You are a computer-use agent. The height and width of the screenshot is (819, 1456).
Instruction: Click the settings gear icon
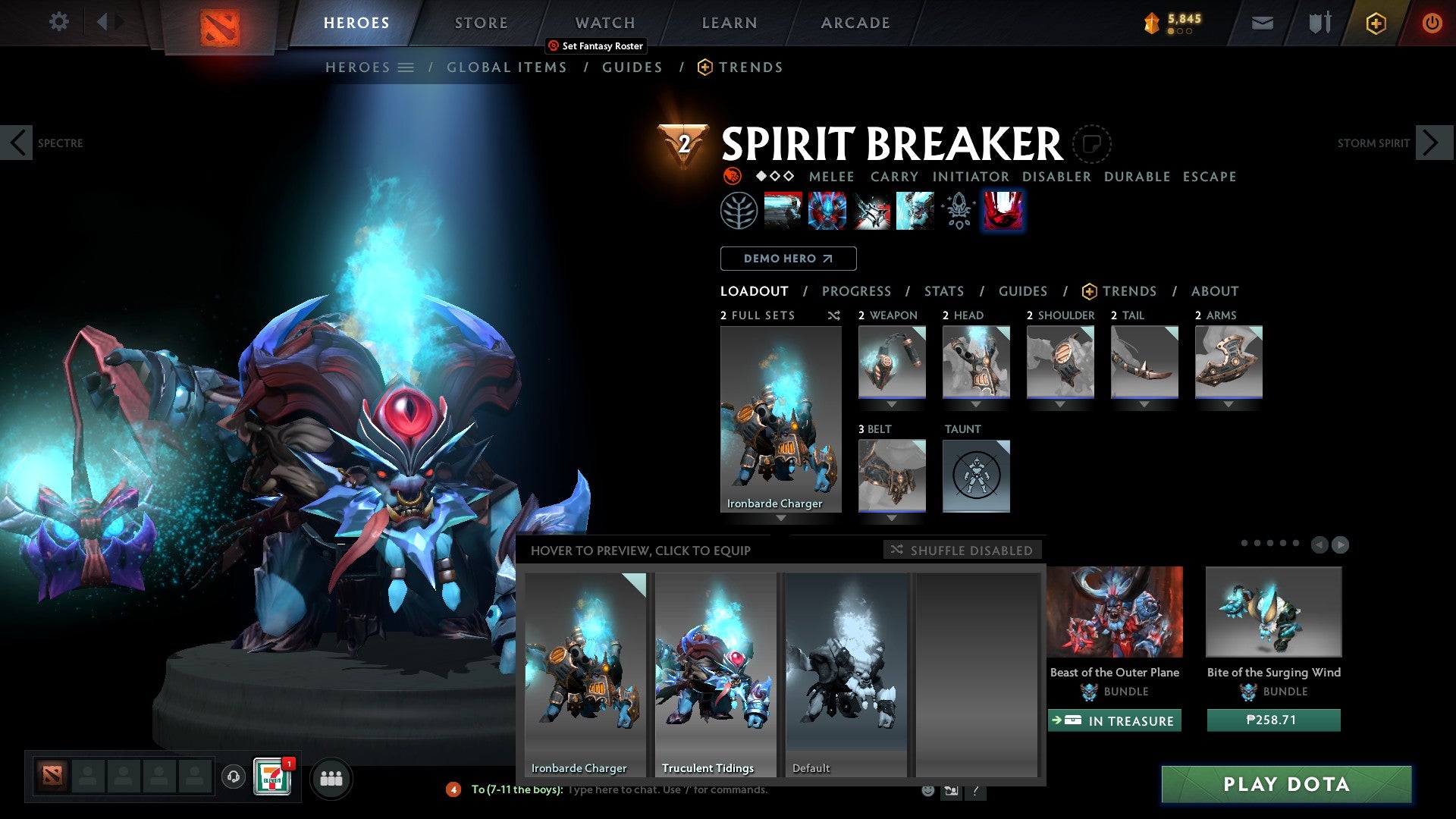(58, 22)
